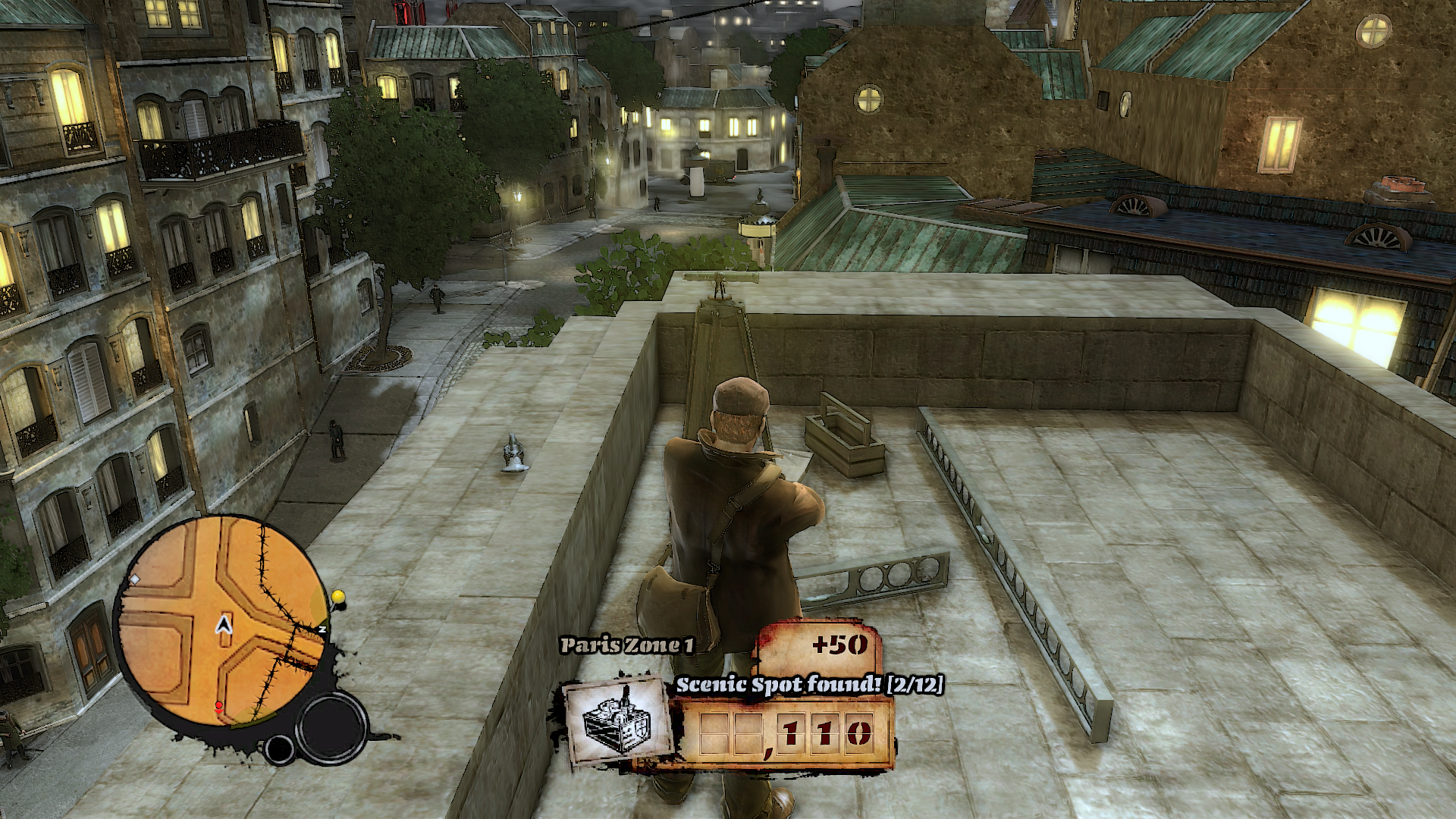Select the red marker on the minimap
This screenshot has height=819, width=1456.
click(219, 707)
